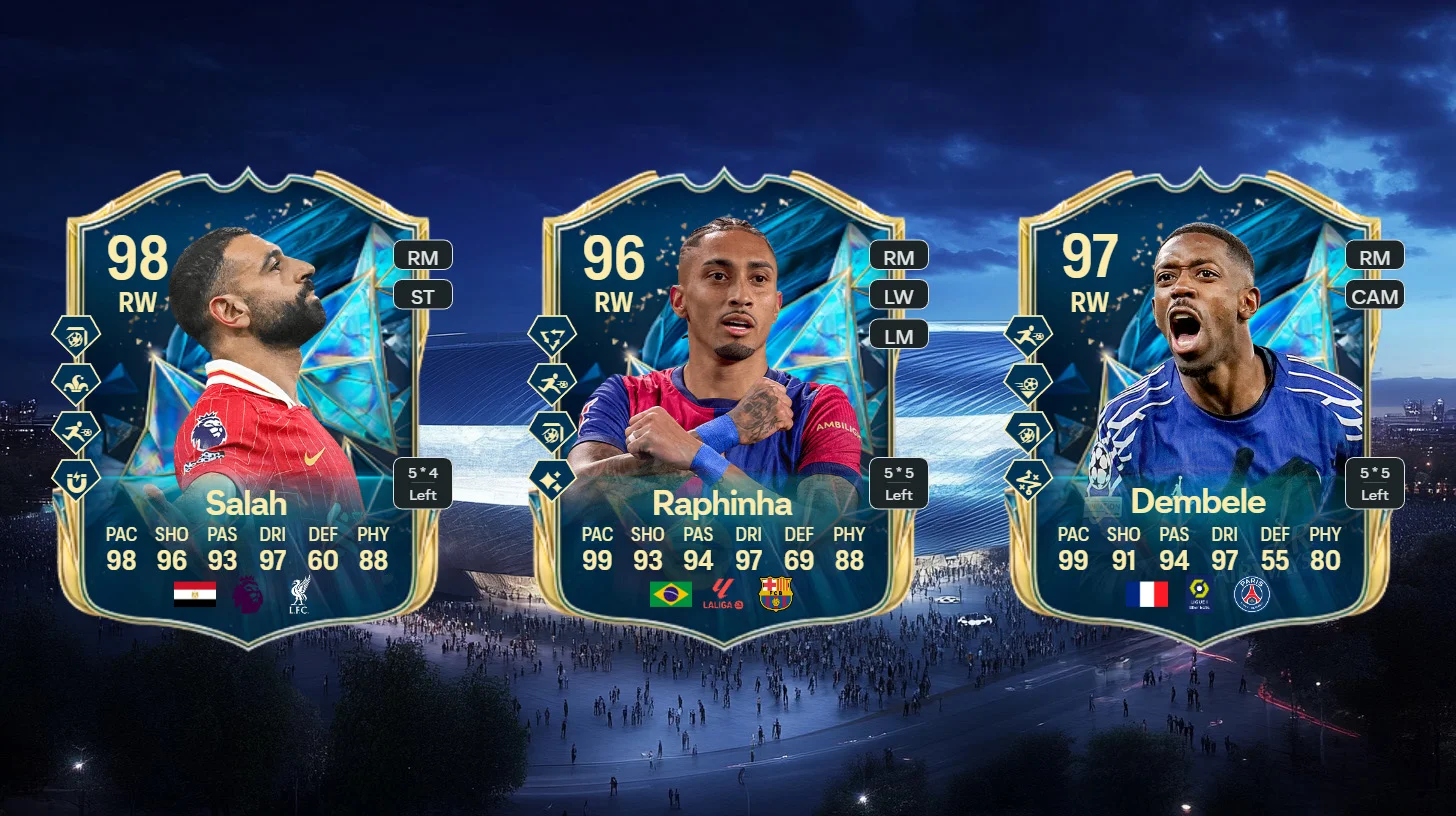
Task: Toggle Raphinha's LW position option
Action: 899,295
